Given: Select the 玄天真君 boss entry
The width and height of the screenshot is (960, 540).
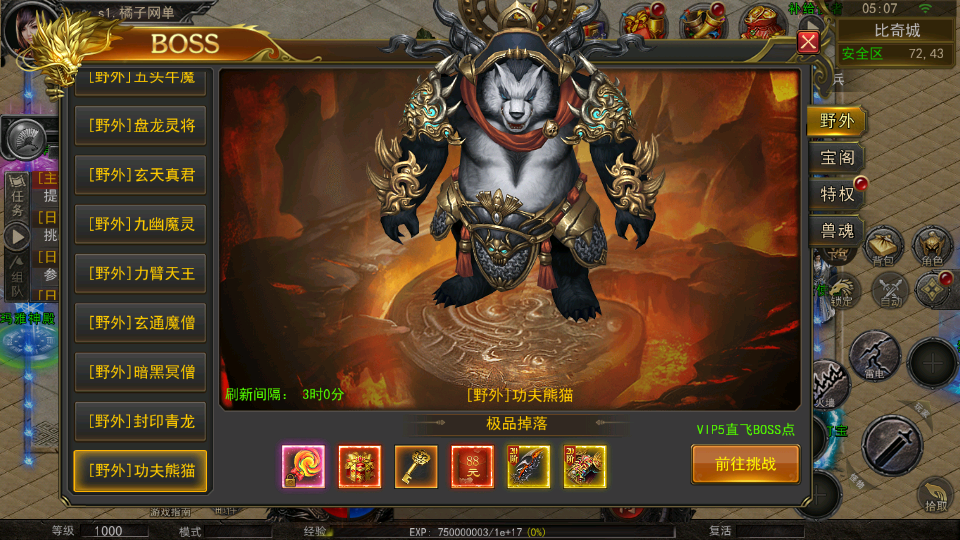Looking at the screenshot, I should [140, 175].
